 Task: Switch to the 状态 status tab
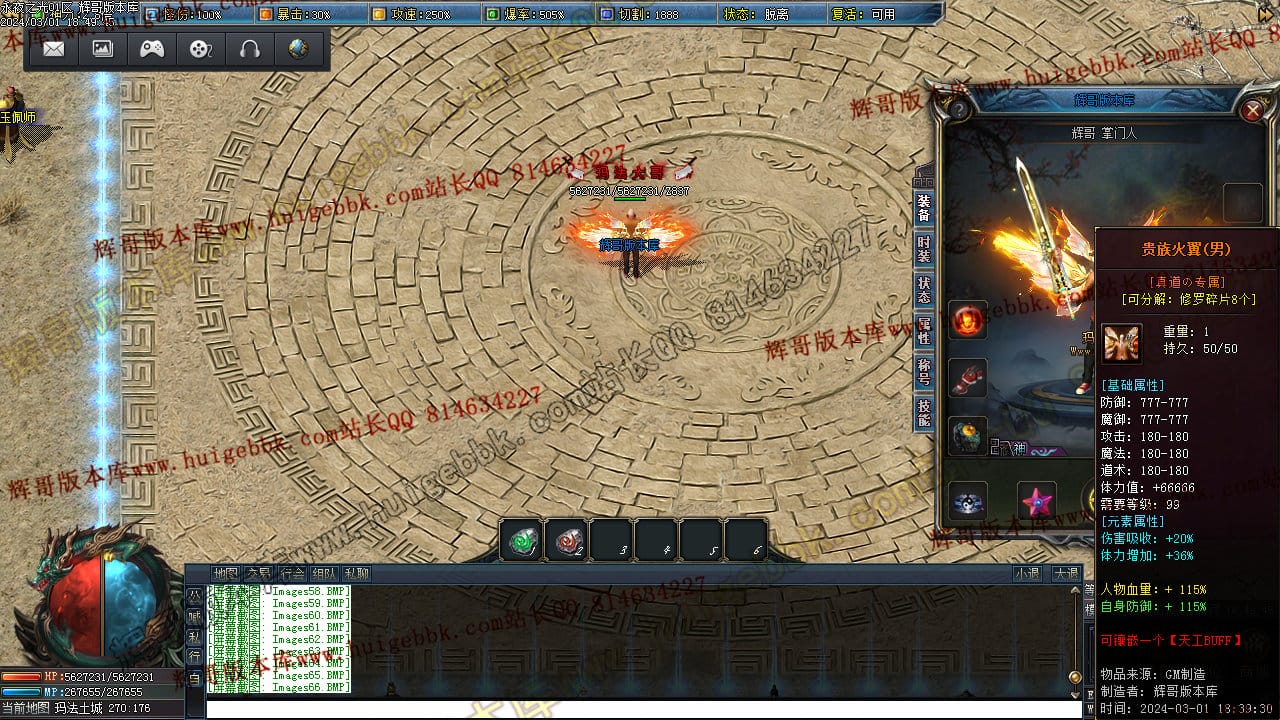[x=924, y=290]
